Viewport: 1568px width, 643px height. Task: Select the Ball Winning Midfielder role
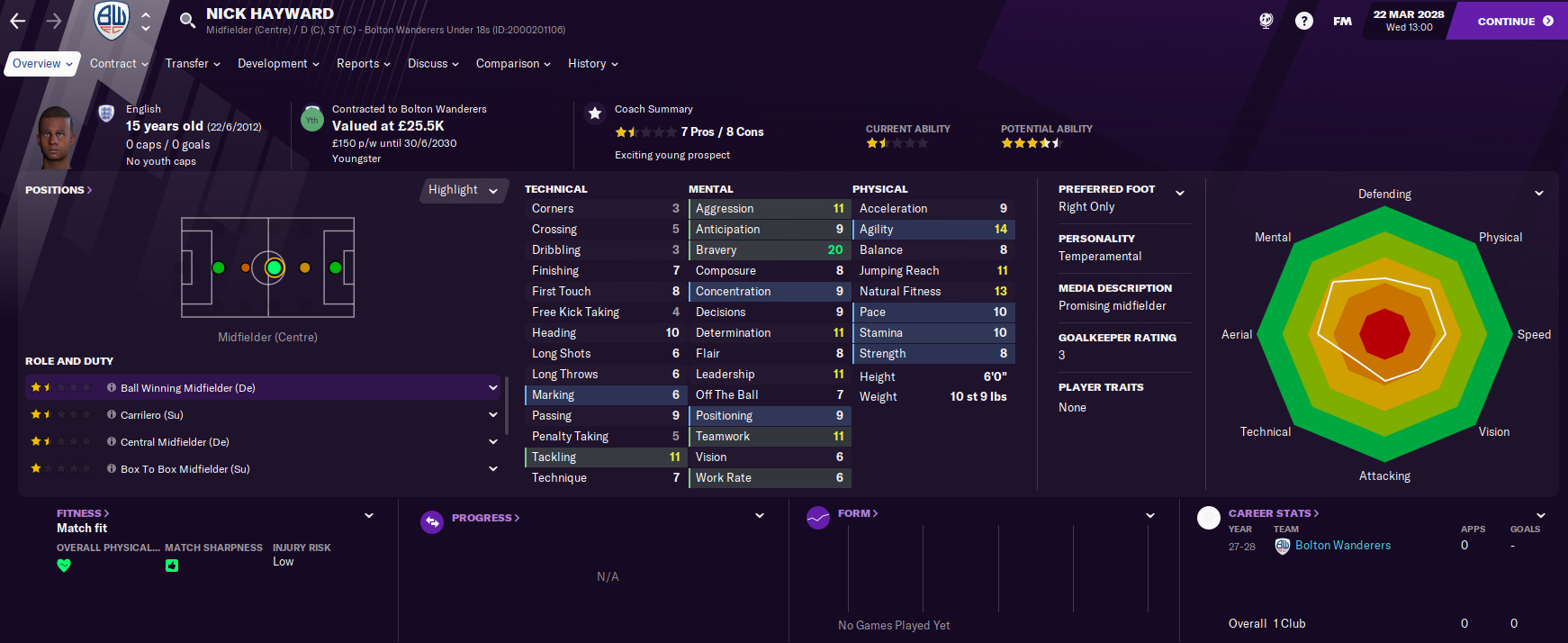[188, 388]
